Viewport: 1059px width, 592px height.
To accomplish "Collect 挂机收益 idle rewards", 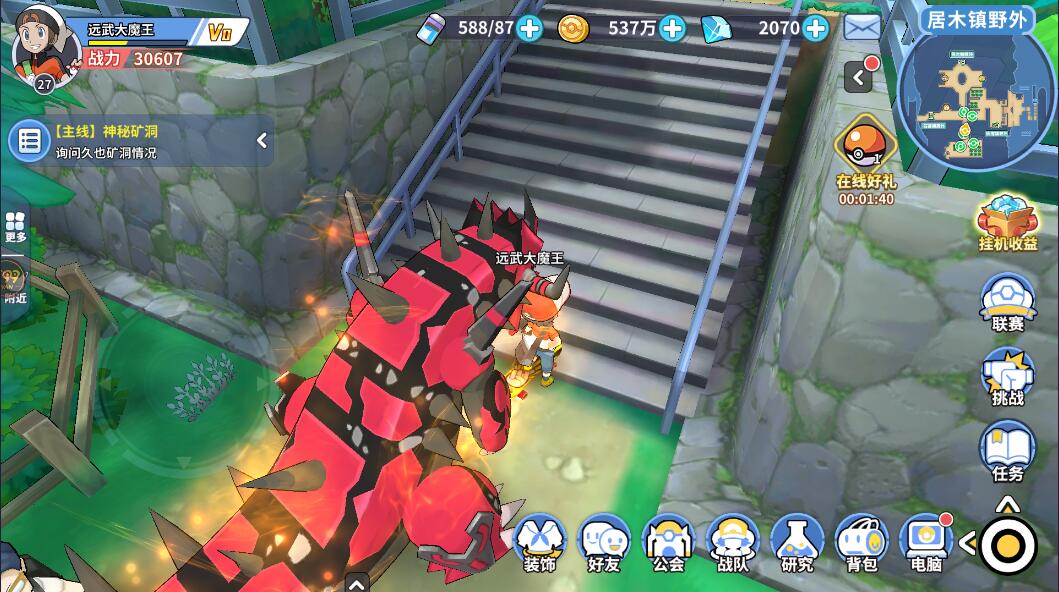I will click(1007, 221).
